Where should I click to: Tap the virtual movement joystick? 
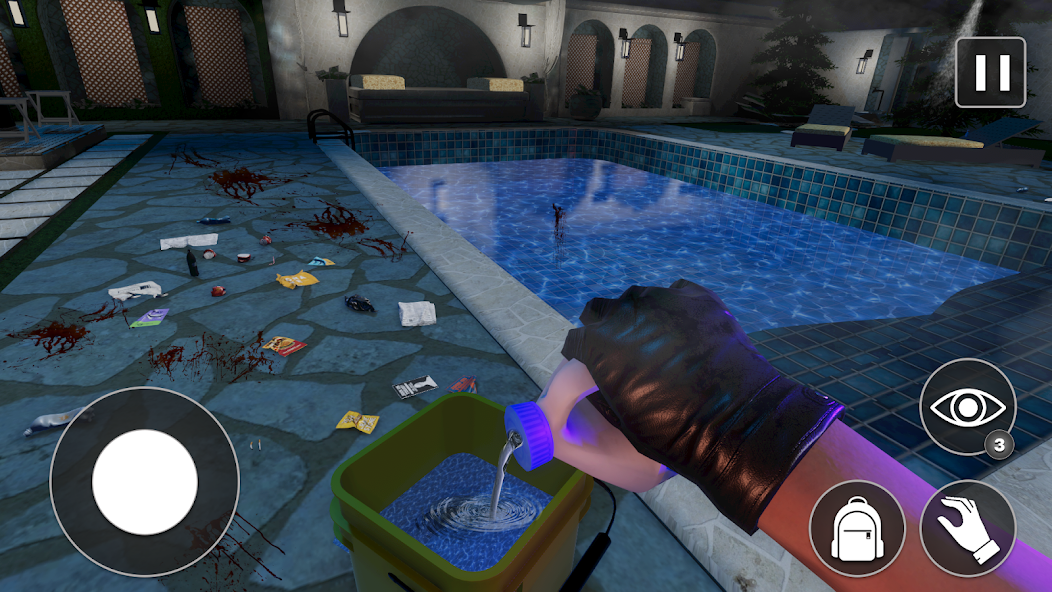(x=144, y=482)
